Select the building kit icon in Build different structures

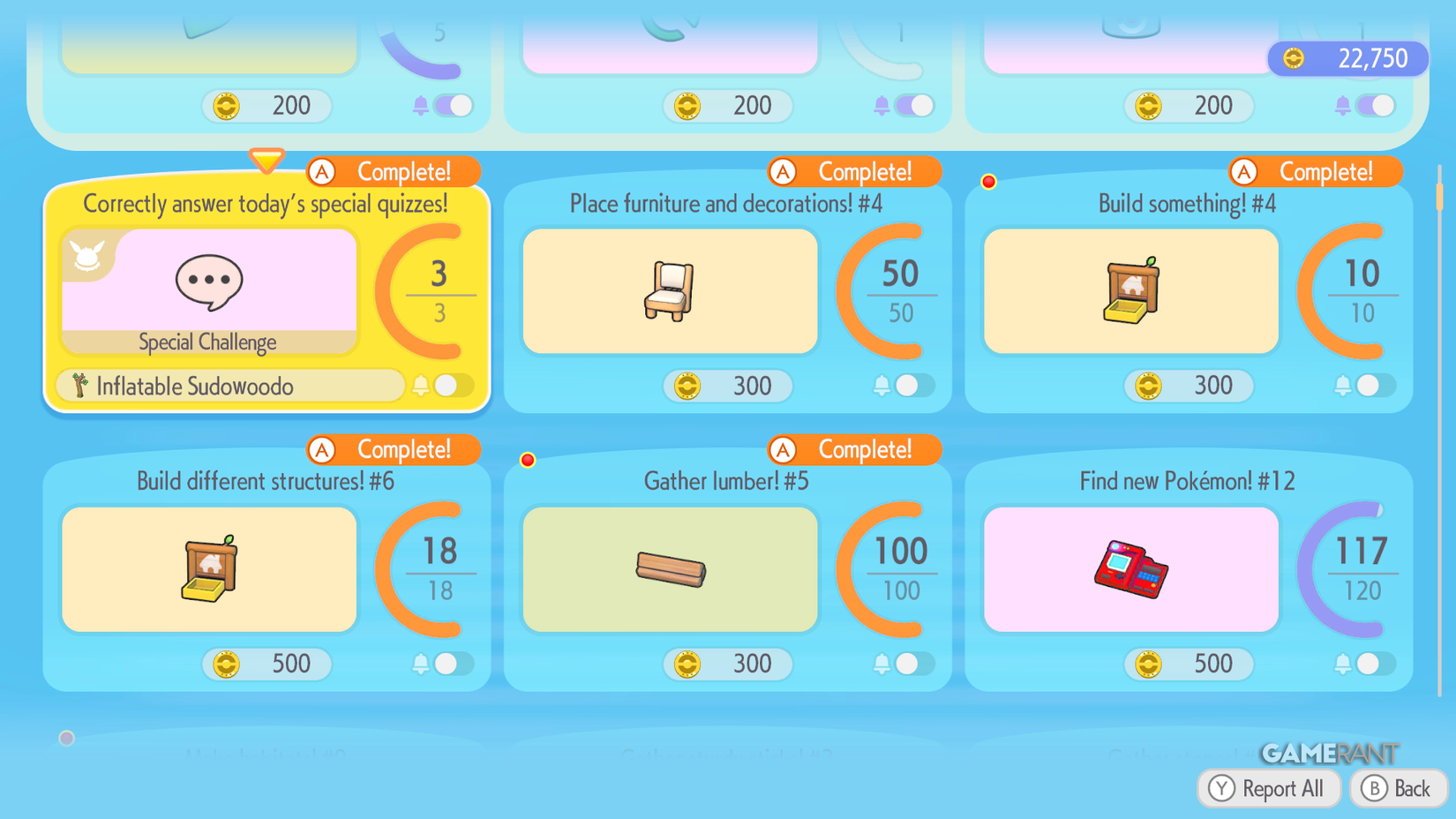[x=208, y=569]
